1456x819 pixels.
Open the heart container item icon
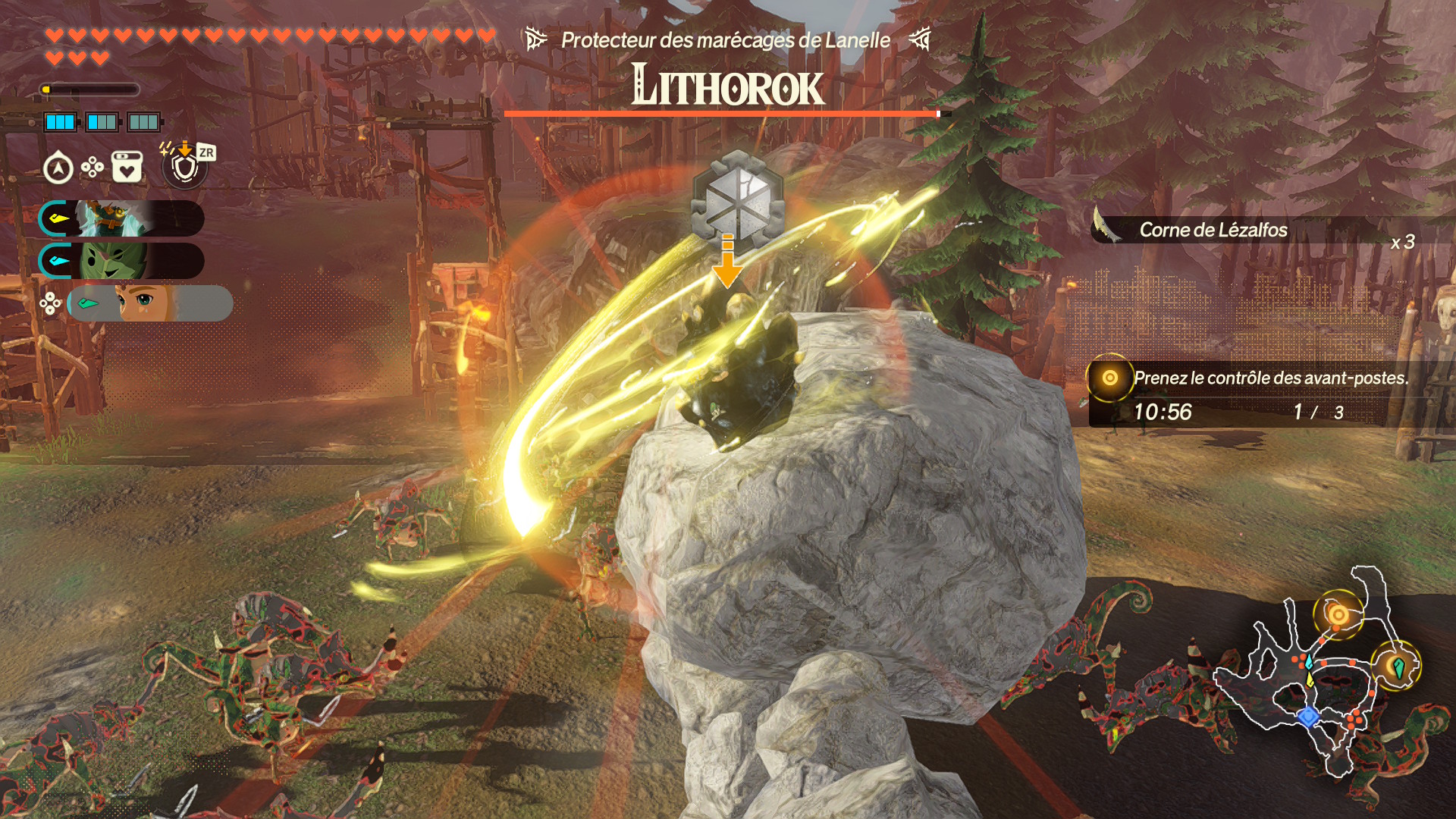(127, 167)
